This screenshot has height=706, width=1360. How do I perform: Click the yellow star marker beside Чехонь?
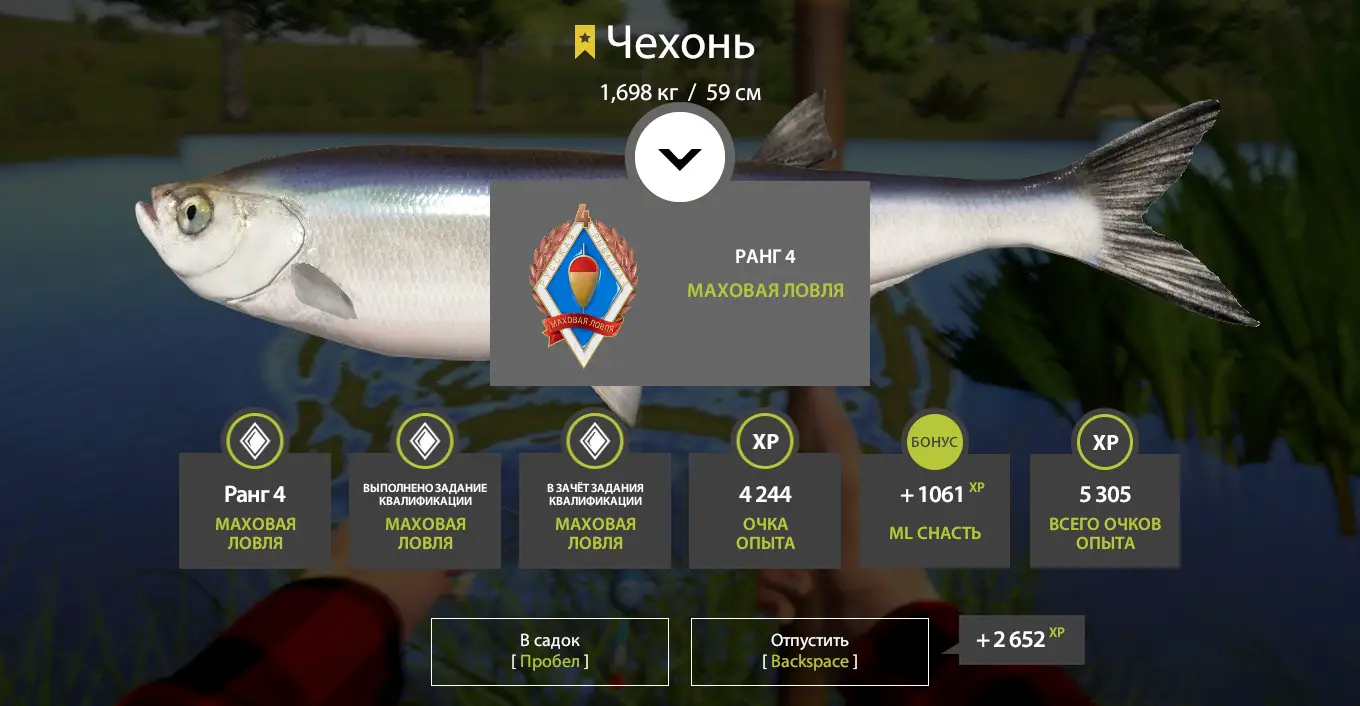(x=585, y=43)
